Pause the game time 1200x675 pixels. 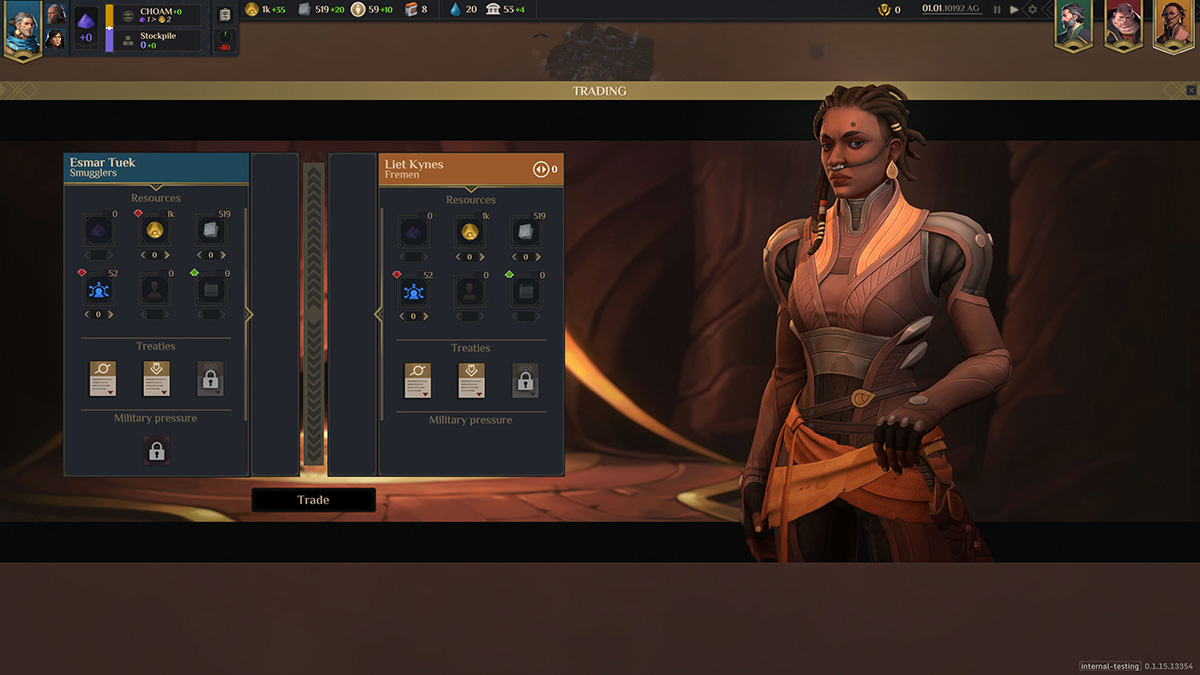click(x=997, y=10)
